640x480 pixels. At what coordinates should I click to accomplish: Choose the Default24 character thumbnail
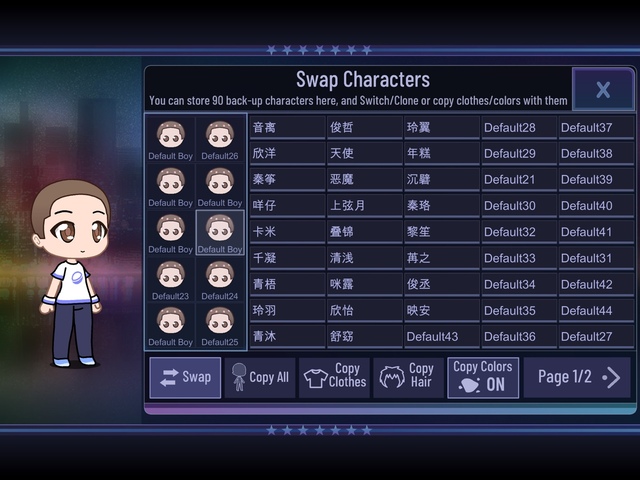220,279
